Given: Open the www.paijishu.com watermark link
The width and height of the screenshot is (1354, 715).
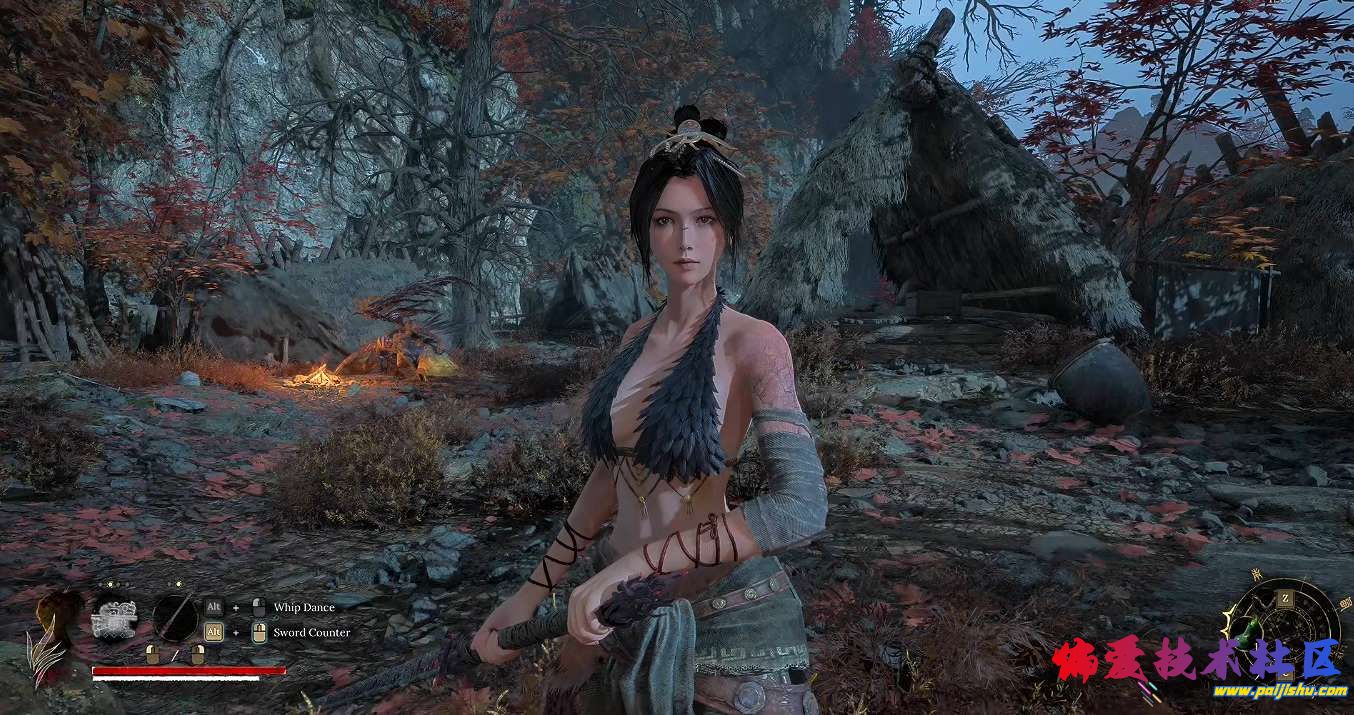Looking at the screenshot, I should coord(1280,691).
